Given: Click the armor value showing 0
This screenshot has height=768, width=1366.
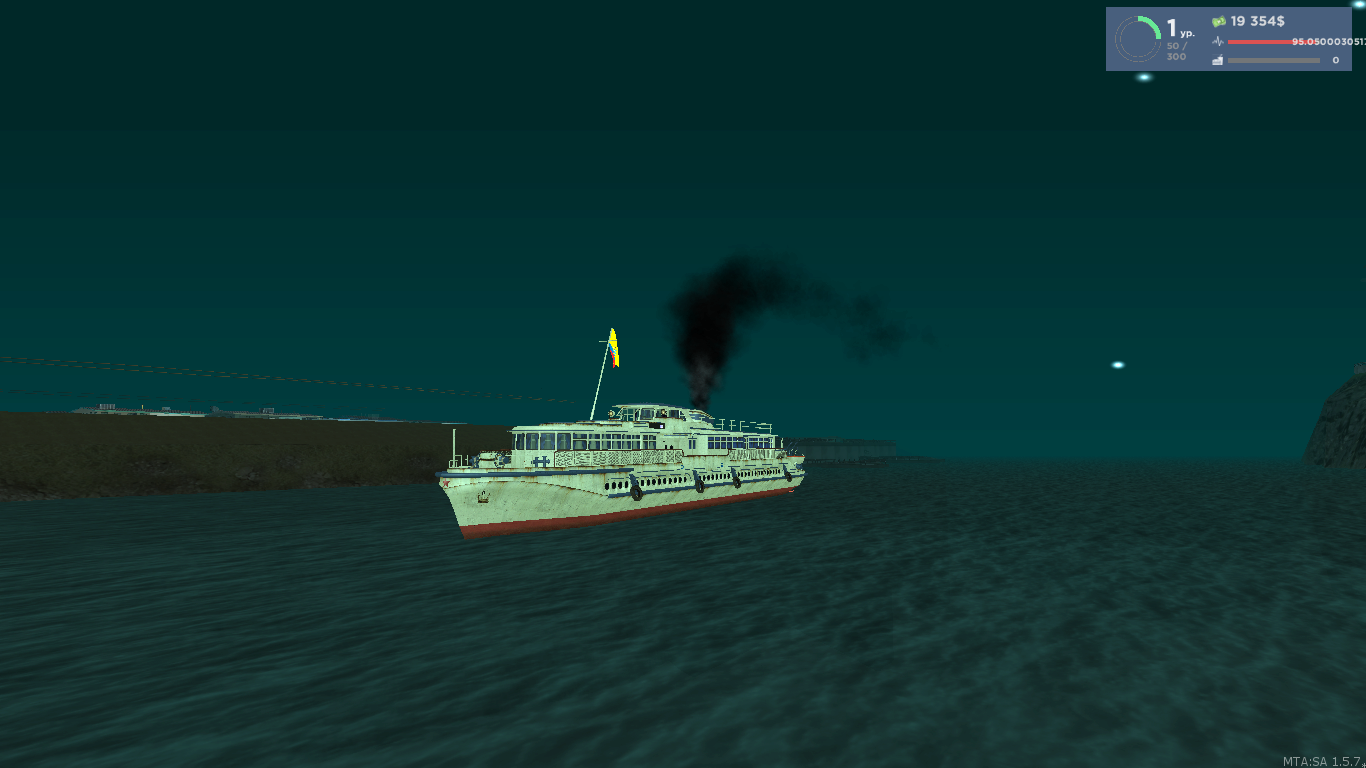Looking at the screenshot, I should 1334,60.
